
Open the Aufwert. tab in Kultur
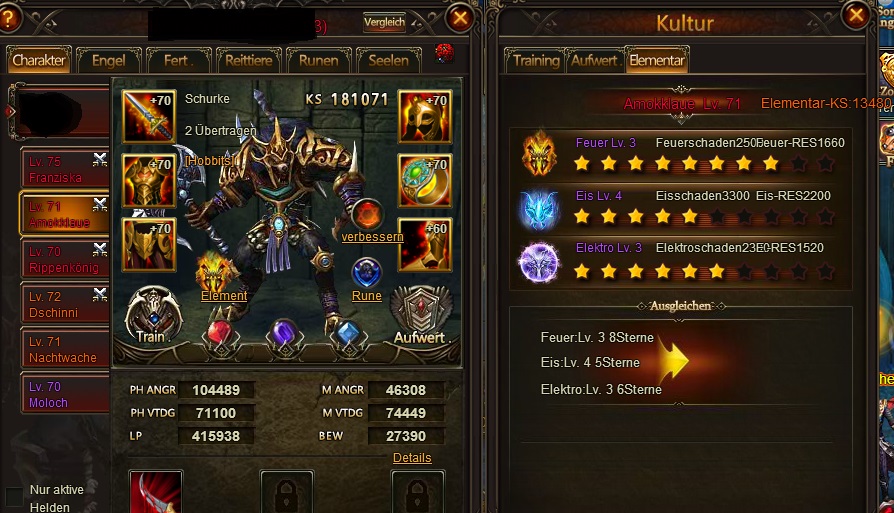pyautogui.click(x=595, y=61)
